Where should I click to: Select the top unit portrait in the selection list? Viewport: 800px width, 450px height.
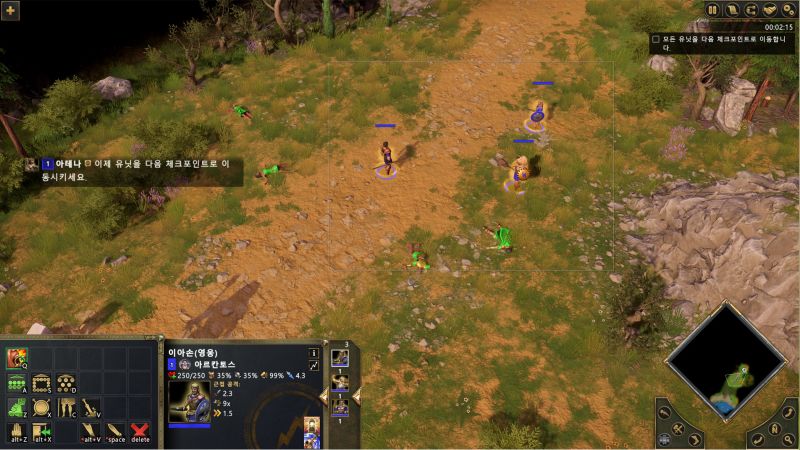[340, 358]
